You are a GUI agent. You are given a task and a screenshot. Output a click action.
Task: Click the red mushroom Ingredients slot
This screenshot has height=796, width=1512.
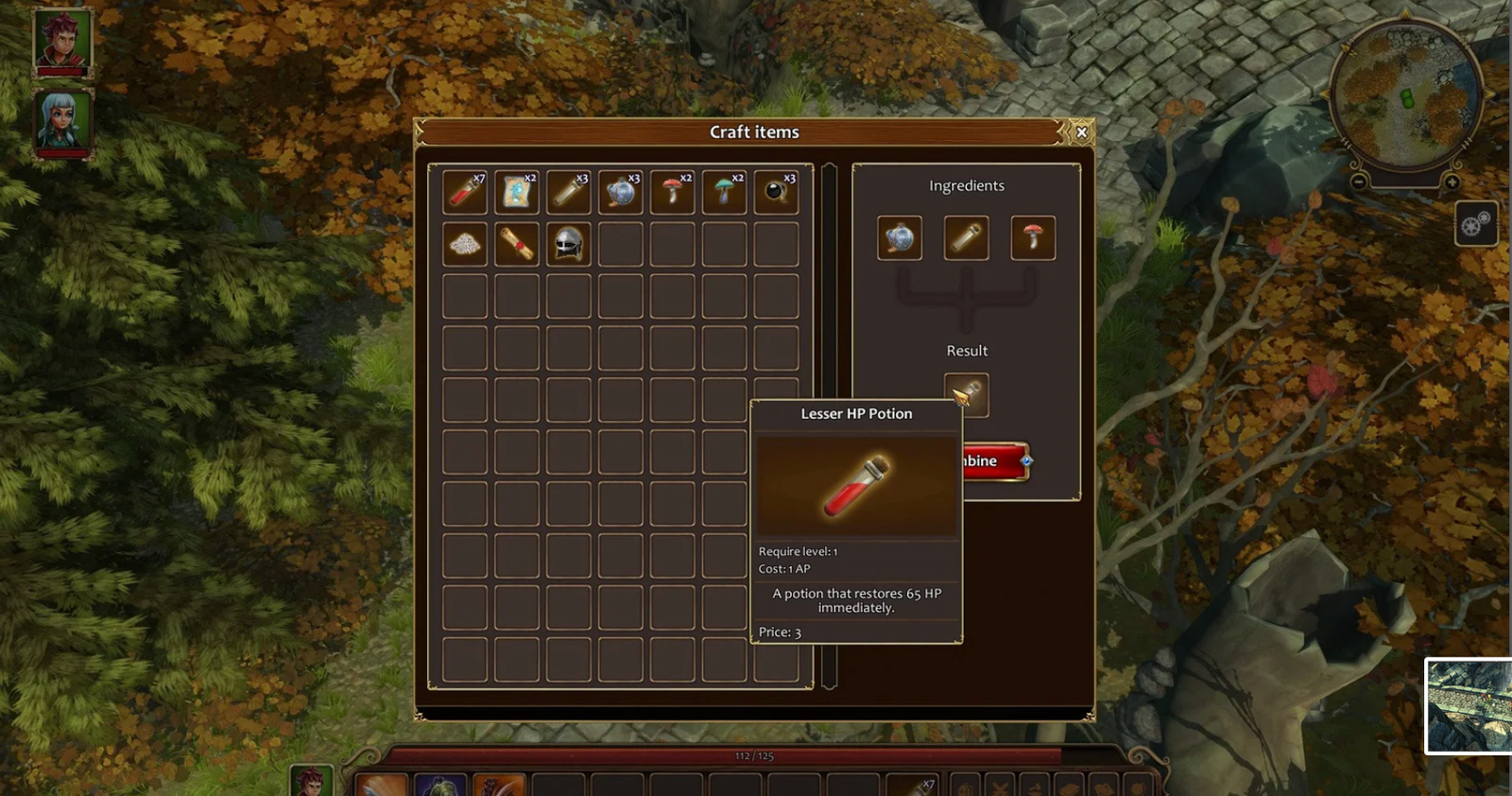point(1033,237)
